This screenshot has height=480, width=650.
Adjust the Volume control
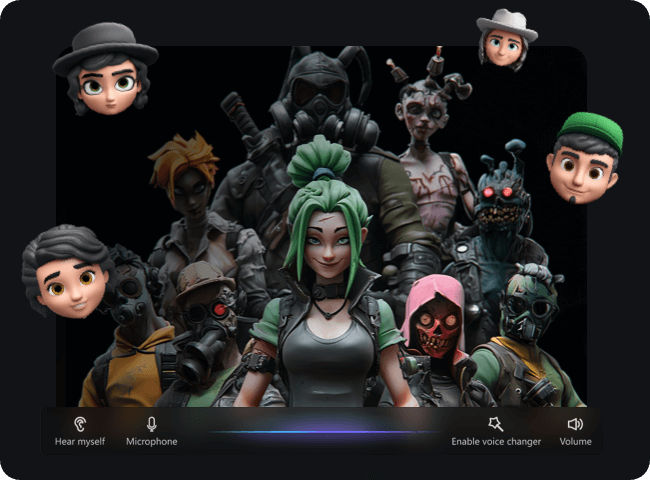(x=575, y=430)
